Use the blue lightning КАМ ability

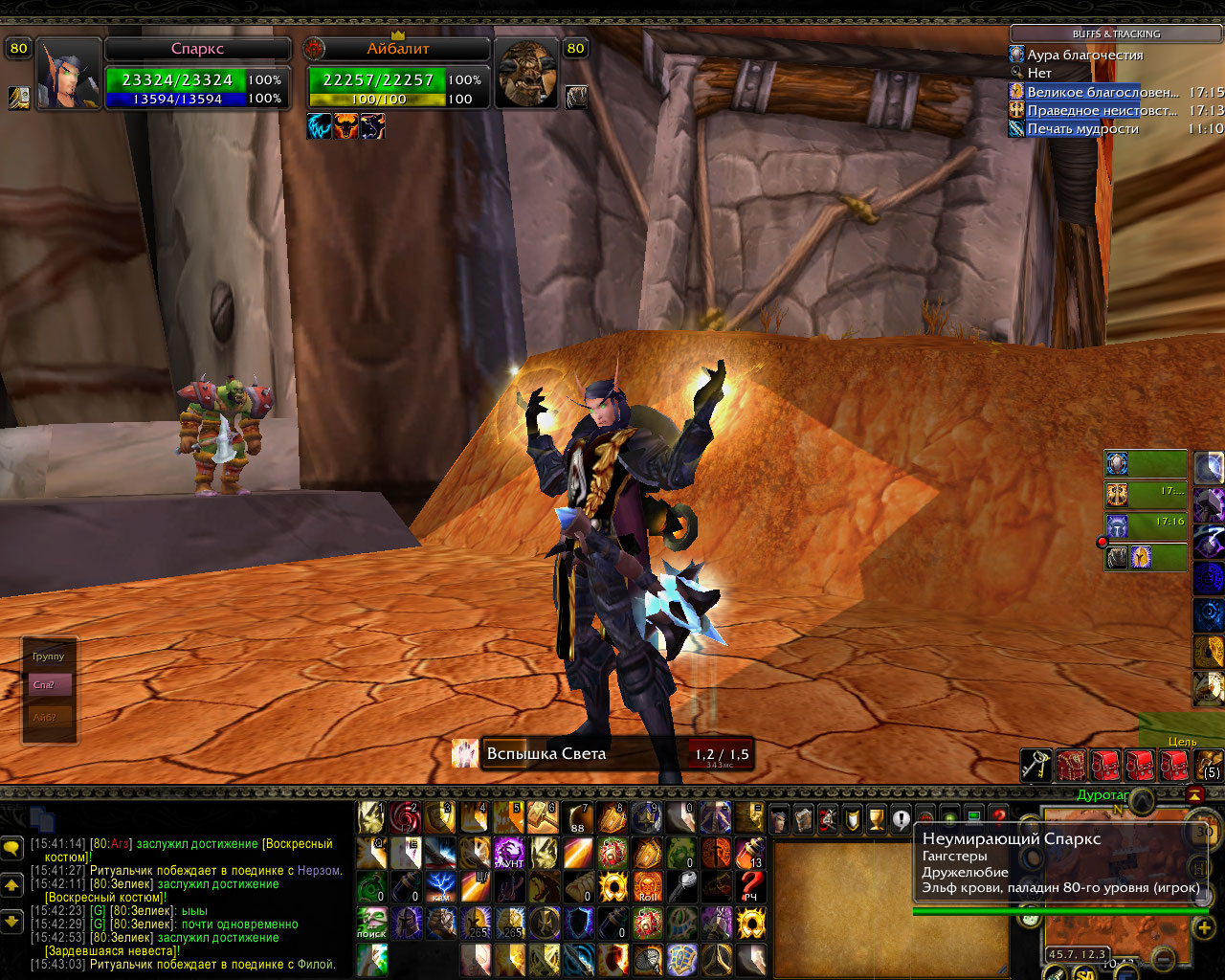pos(440,887)
